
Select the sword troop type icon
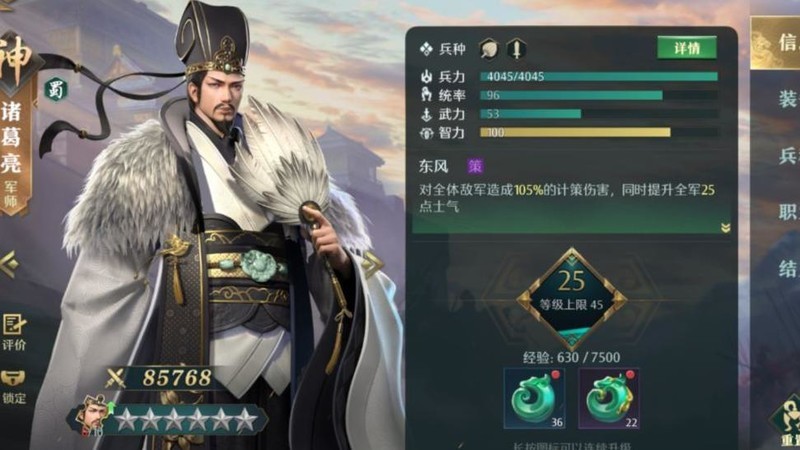tap(516, 49)
